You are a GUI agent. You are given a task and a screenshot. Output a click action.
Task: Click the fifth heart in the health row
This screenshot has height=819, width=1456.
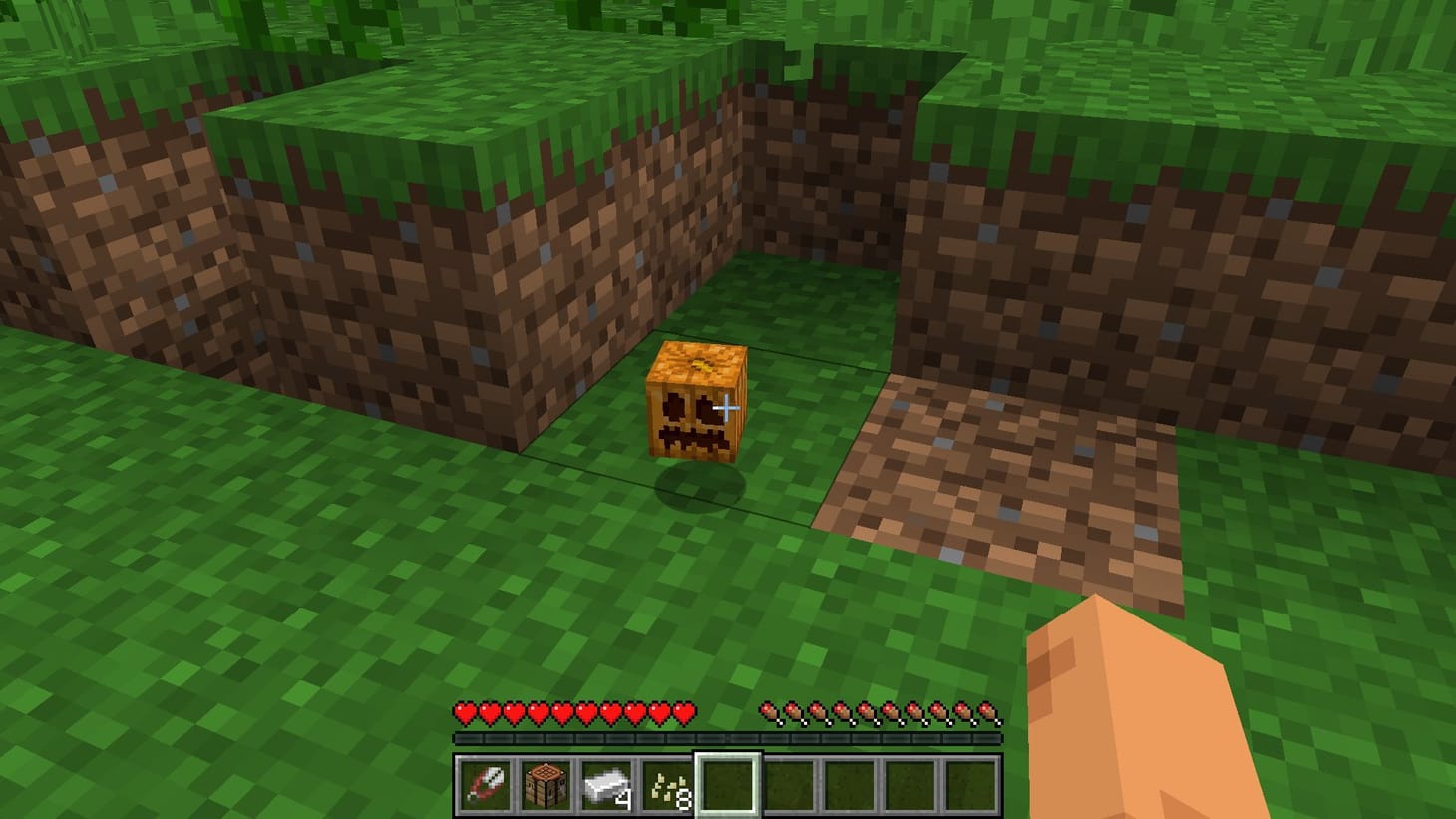coord(561,712)
